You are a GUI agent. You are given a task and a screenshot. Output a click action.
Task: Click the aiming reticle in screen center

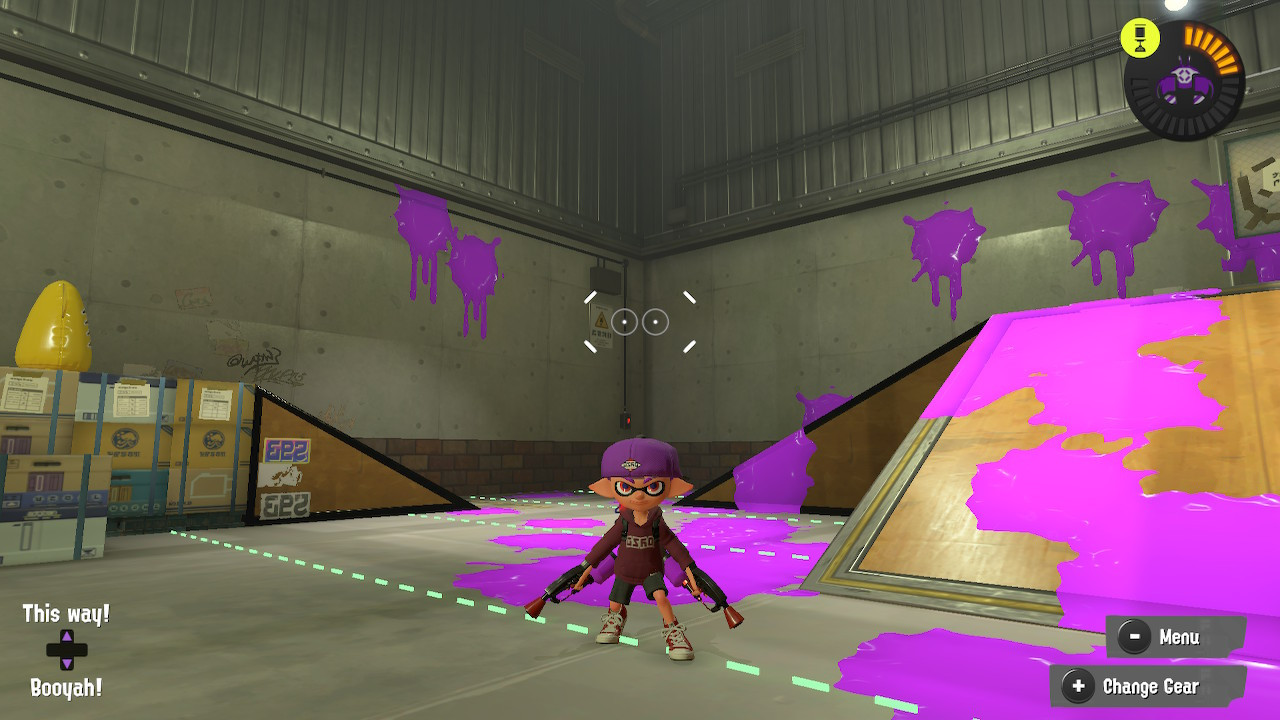click(640, 321)
